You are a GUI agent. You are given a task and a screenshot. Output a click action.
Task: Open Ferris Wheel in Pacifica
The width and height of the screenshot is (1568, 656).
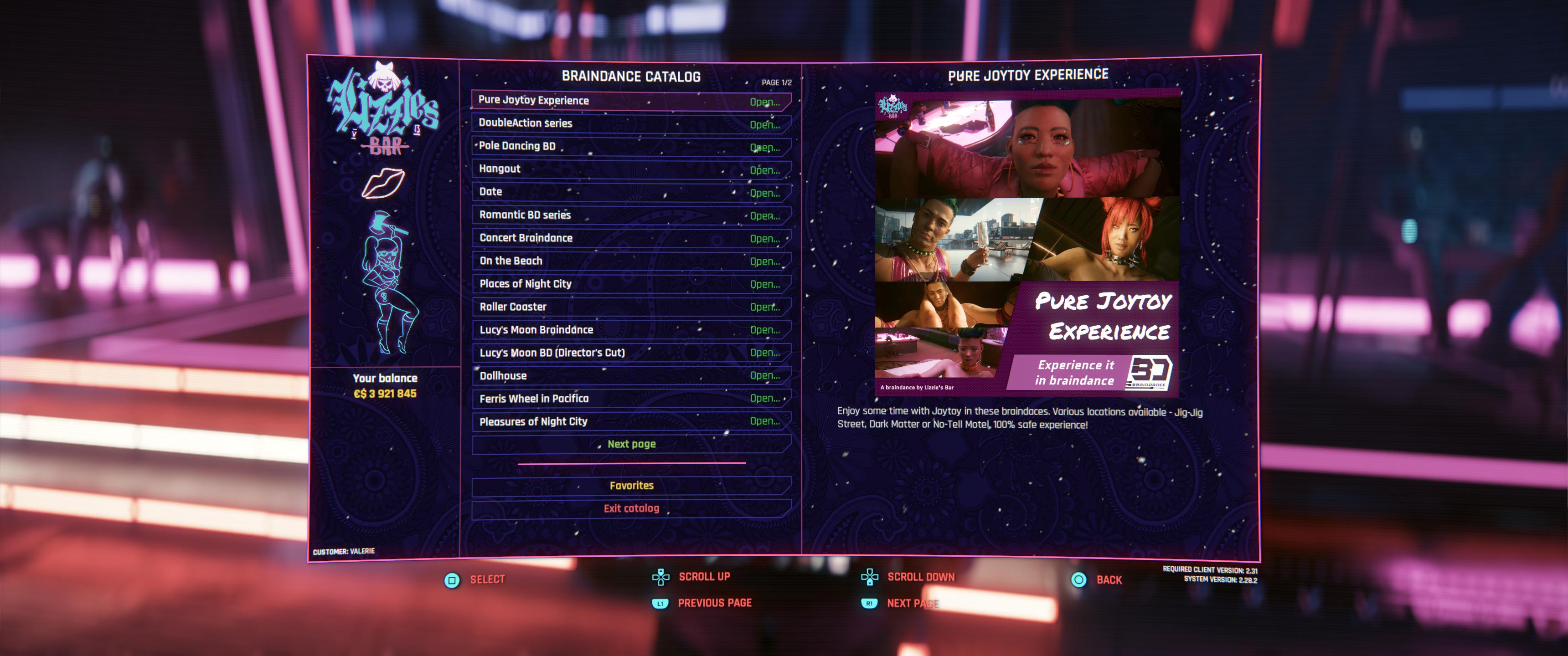pos(630,399)
